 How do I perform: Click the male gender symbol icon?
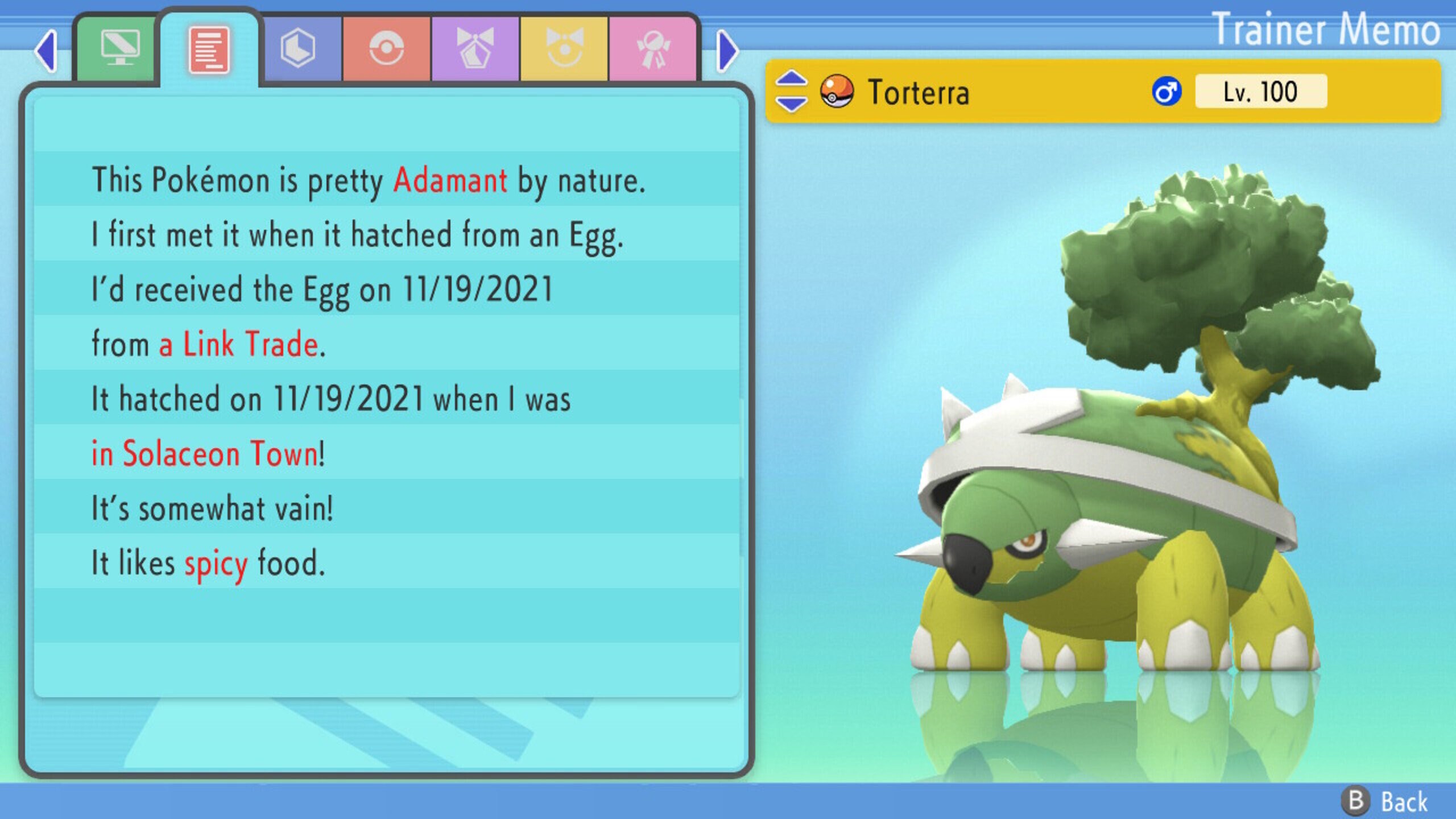pos(1167,91)
